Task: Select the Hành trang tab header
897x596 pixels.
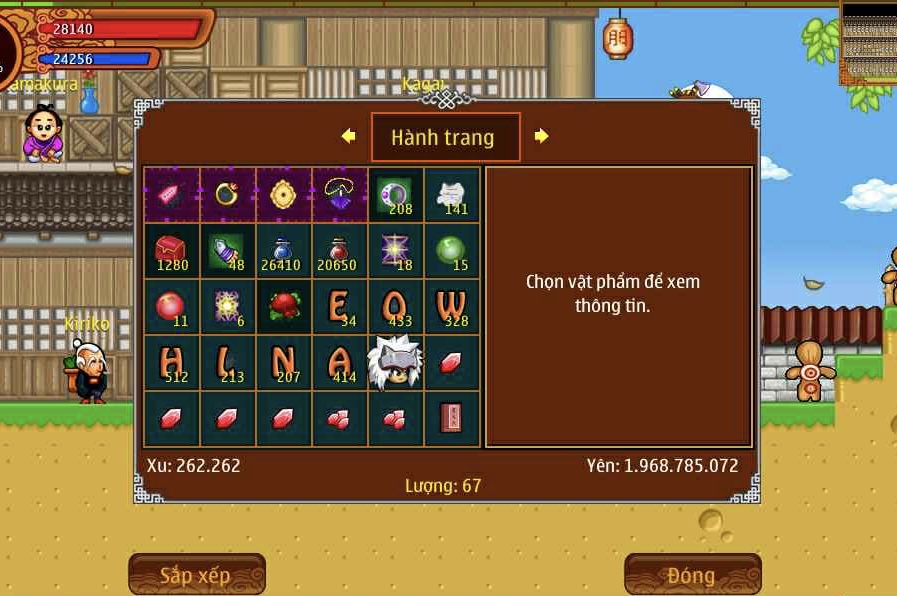Action: tap(445, 137)
